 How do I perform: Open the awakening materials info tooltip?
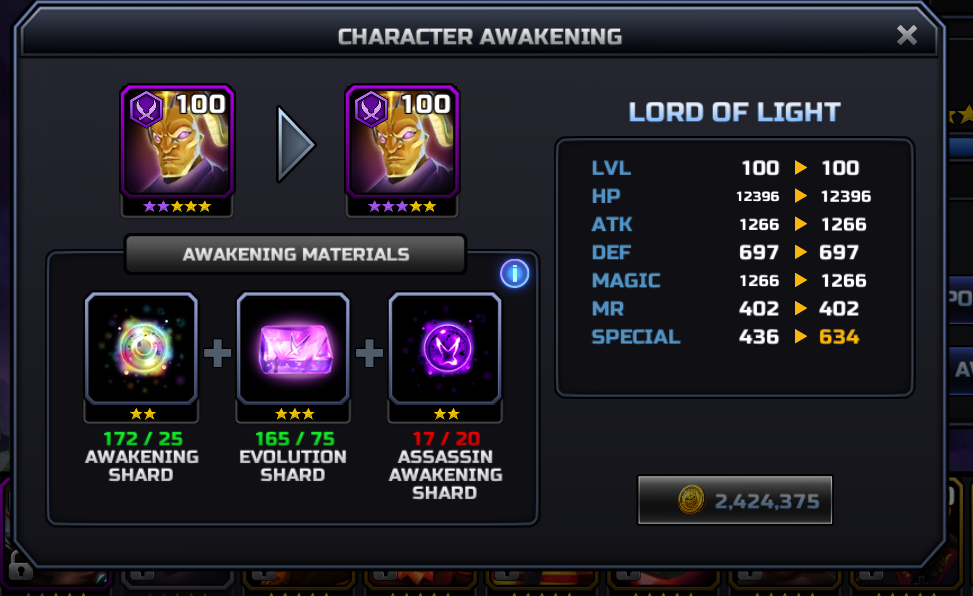[x=514, y=273]
